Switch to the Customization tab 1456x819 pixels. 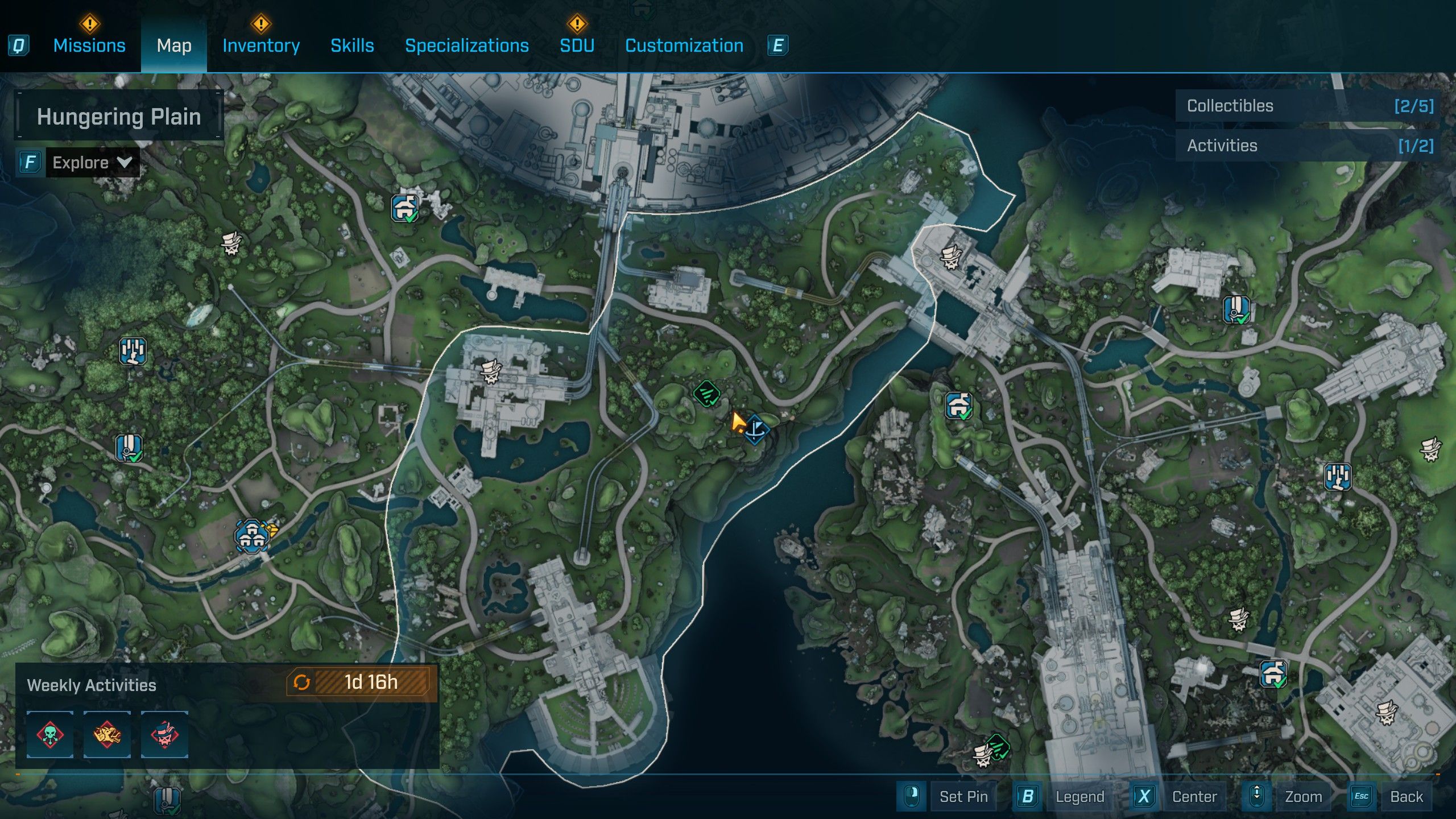pos(684,45)
